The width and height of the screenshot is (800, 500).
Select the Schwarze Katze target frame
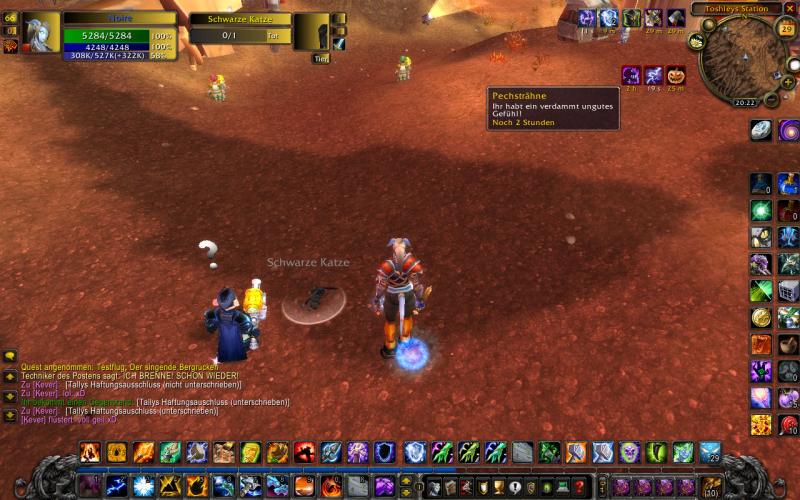click(240, 26)
